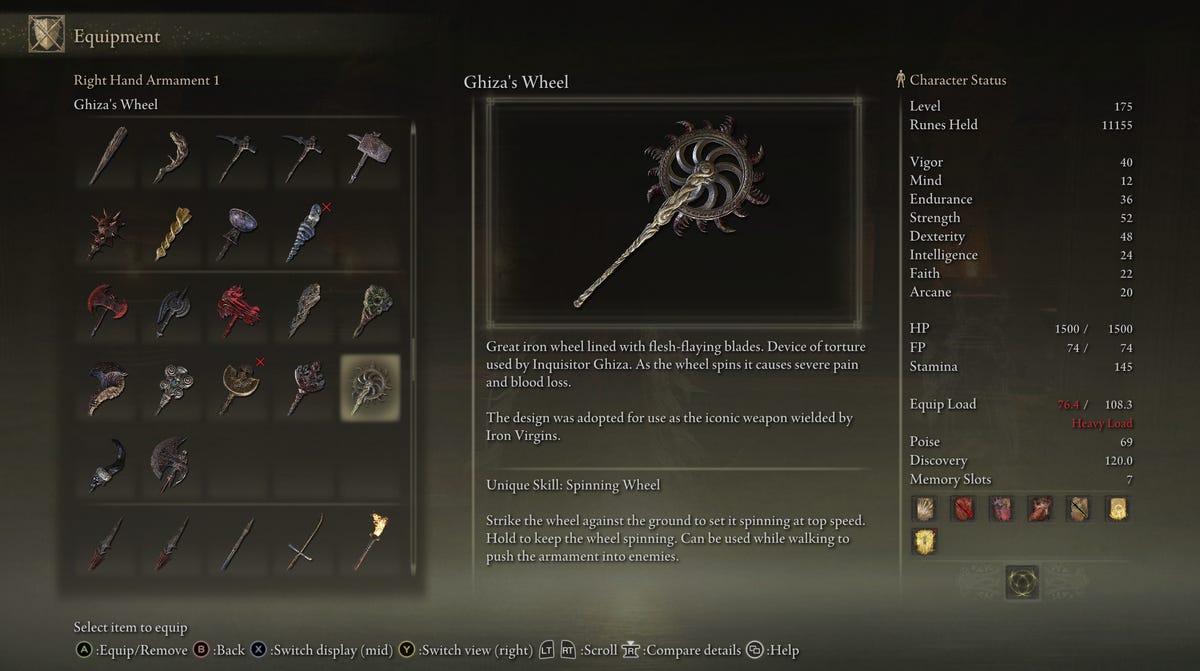Image resolution: width=1200 pixels, height=671 pixels.
Task: Choose the large stone hammer slot
Action: [x=369, y=155]
